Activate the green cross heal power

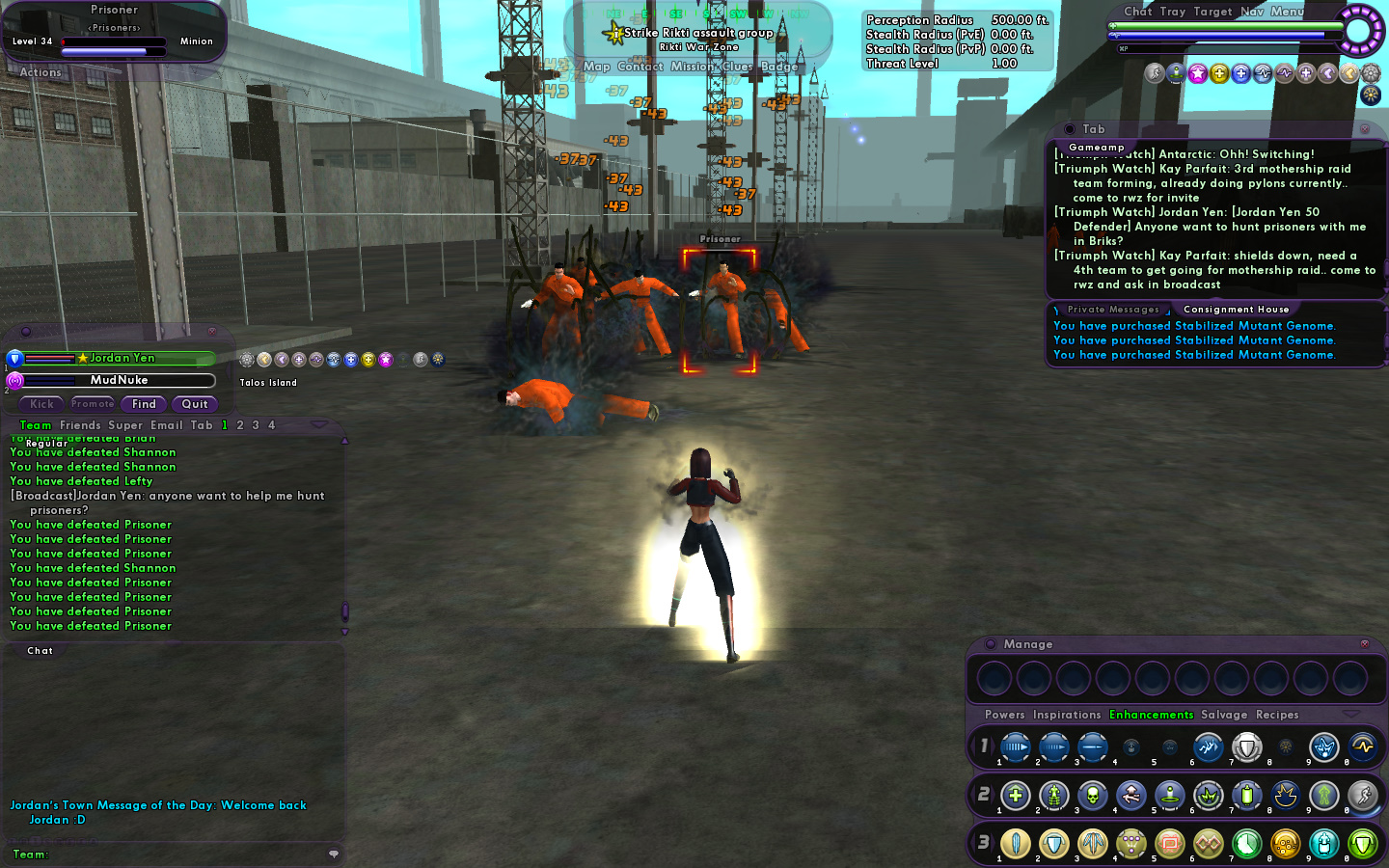coord(1015,796)
